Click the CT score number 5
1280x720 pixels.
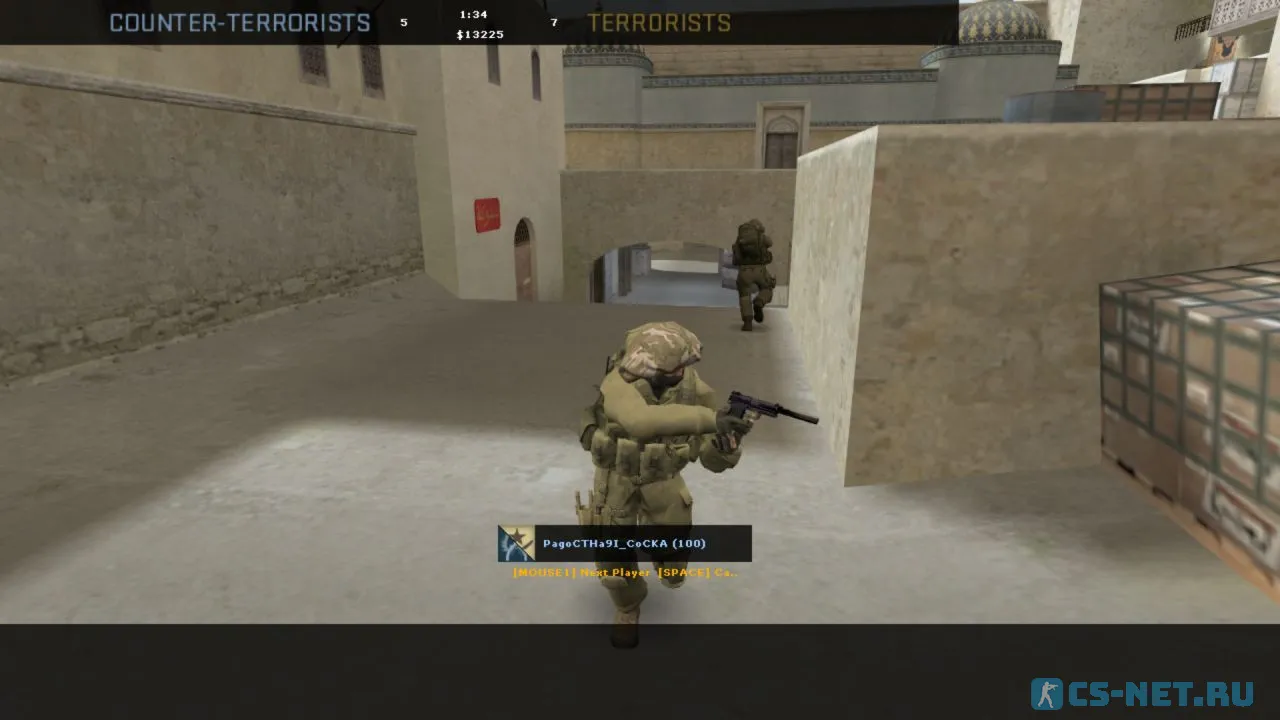405,22
